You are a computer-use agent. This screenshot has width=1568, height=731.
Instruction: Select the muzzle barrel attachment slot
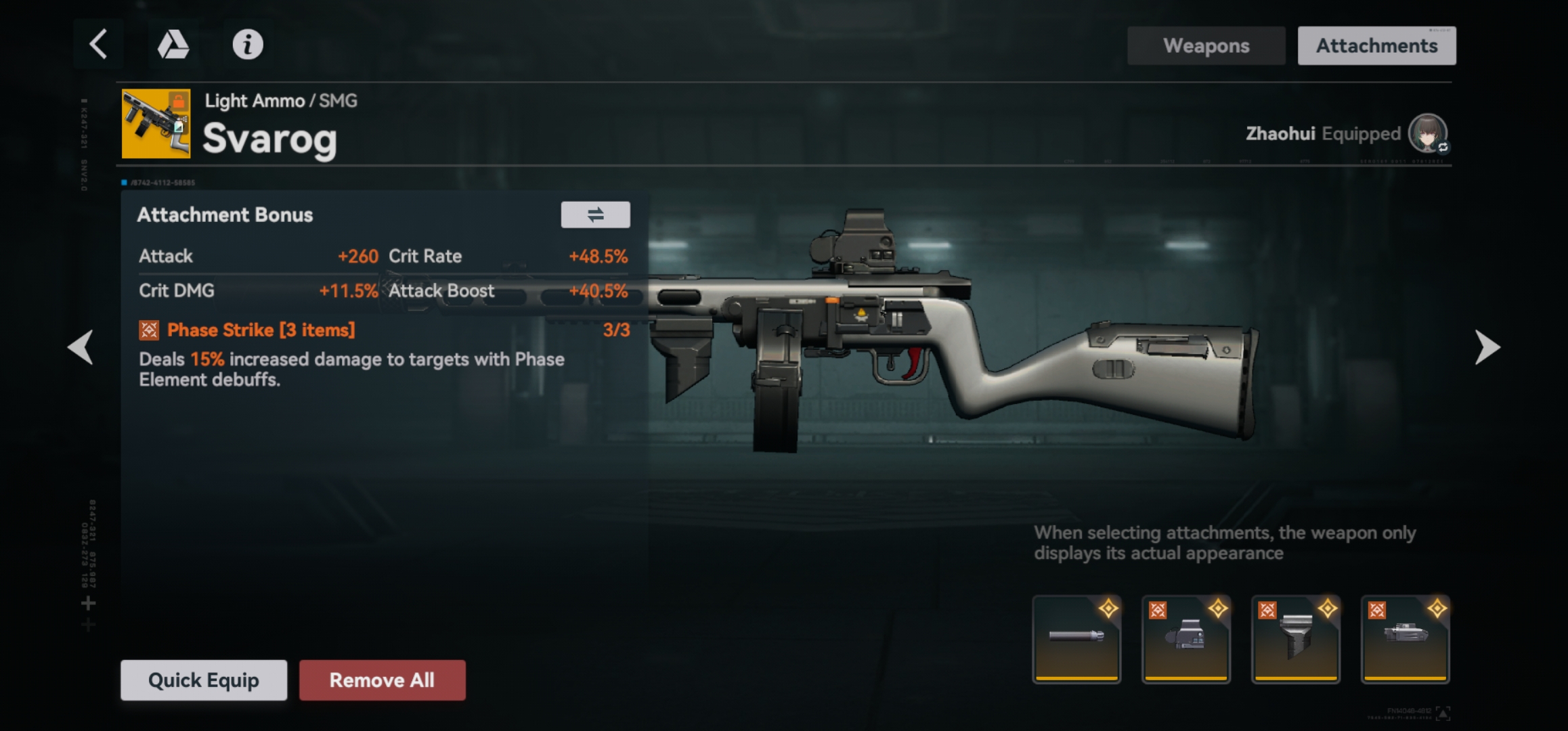[1076, 639]
